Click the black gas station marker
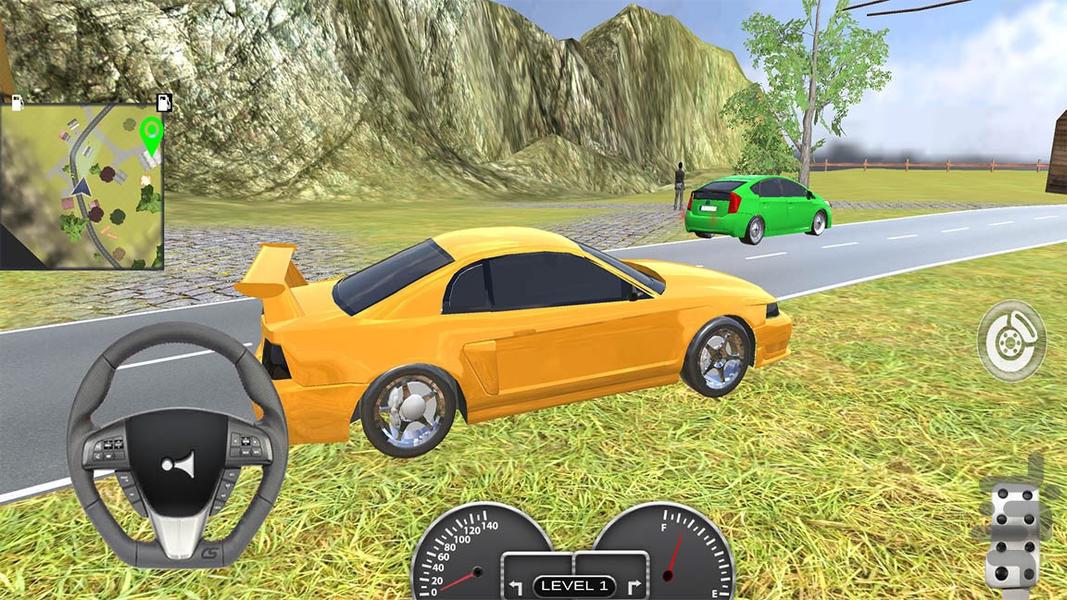The height and width of the screenshot is (600, 1067). pos(164,101)
